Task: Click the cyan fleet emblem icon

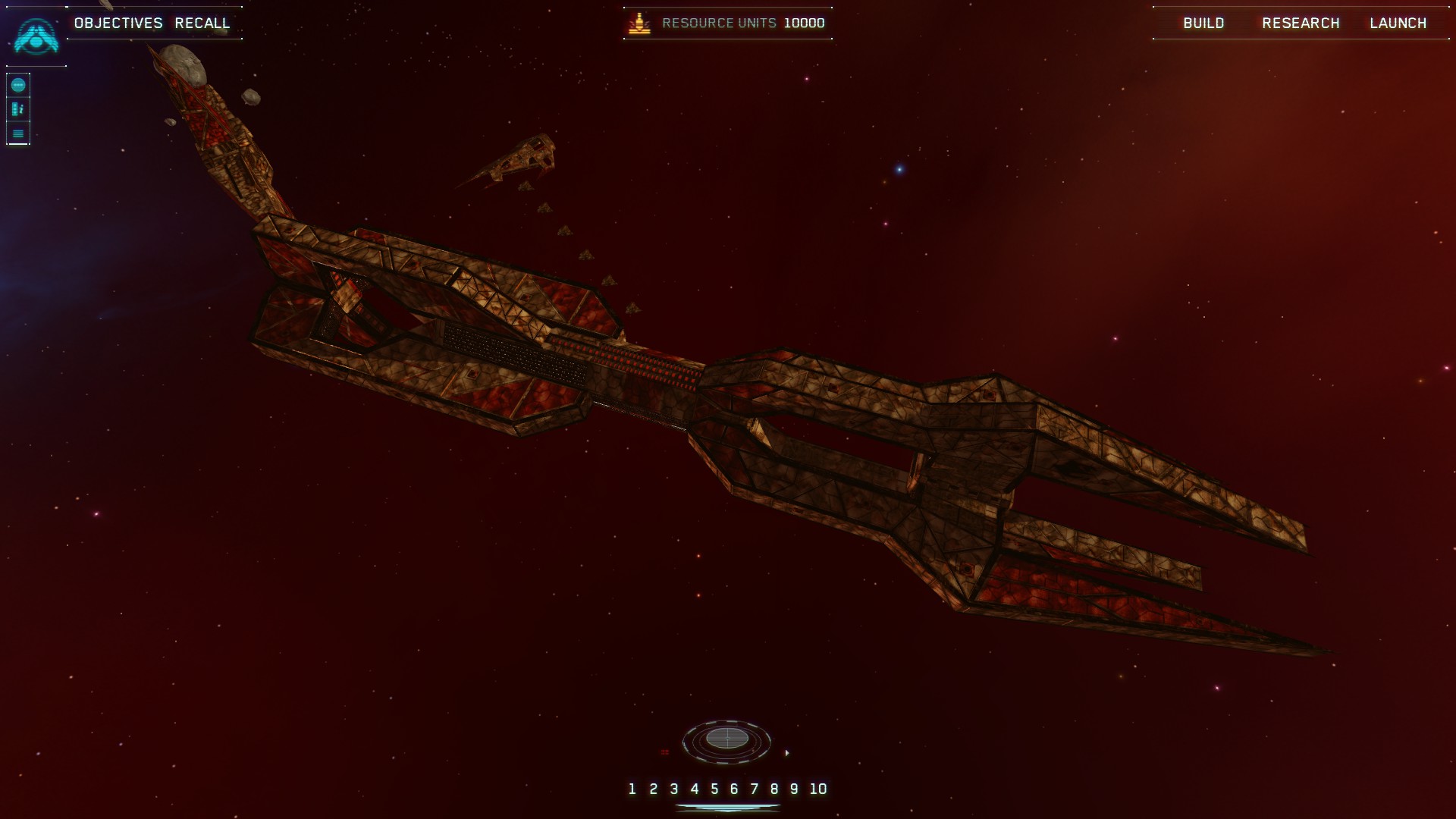Action: (x=36, y=36)
